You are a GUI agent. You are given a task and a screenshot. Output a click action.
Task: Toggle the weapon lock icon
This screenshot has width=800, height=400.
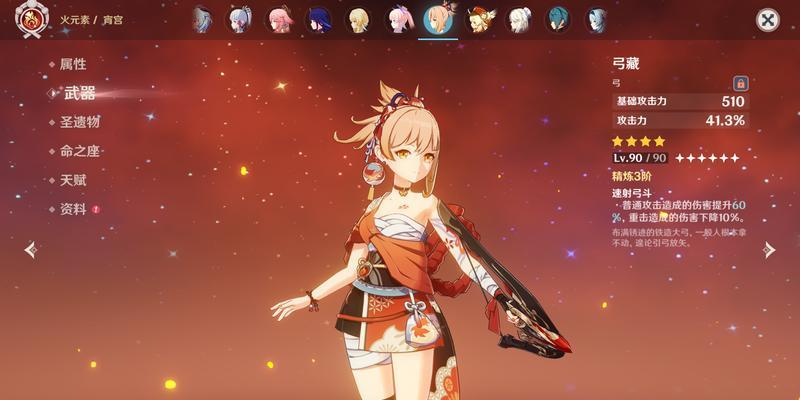tap(741, 83)
